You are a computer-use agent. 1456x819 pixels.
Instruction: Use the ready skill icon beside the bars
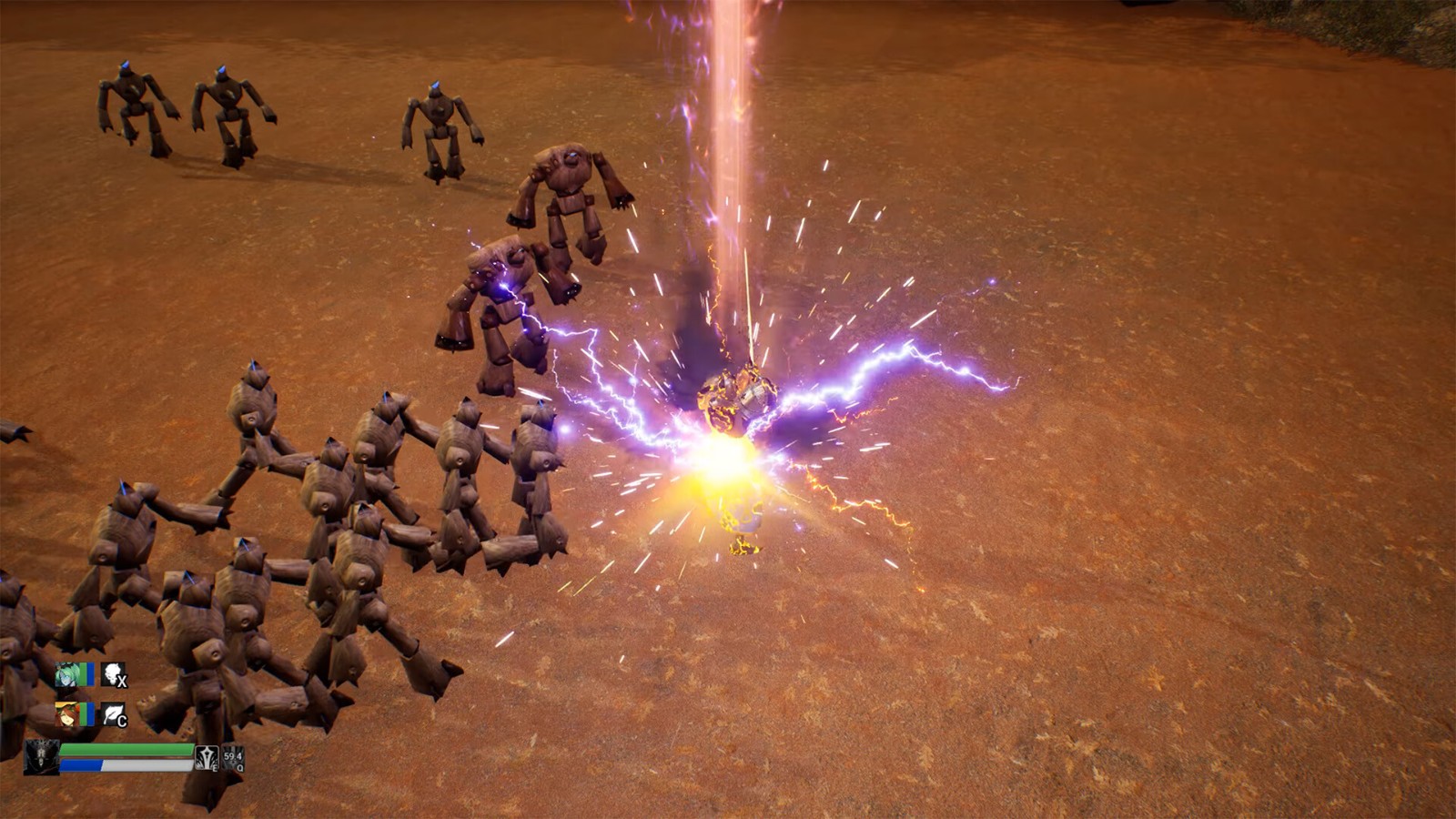click(x=207, y=757)
